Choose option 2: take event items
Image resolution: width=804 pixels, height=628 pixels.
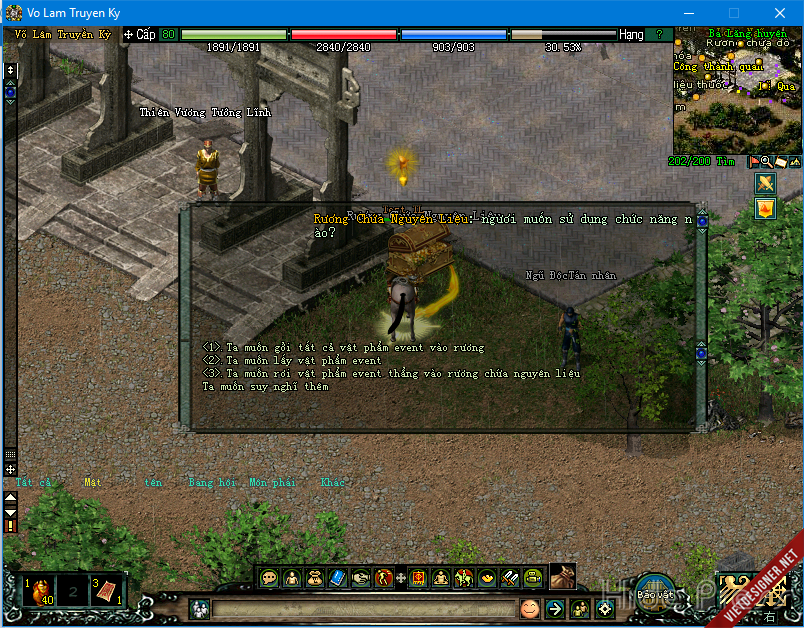point(292,360)
